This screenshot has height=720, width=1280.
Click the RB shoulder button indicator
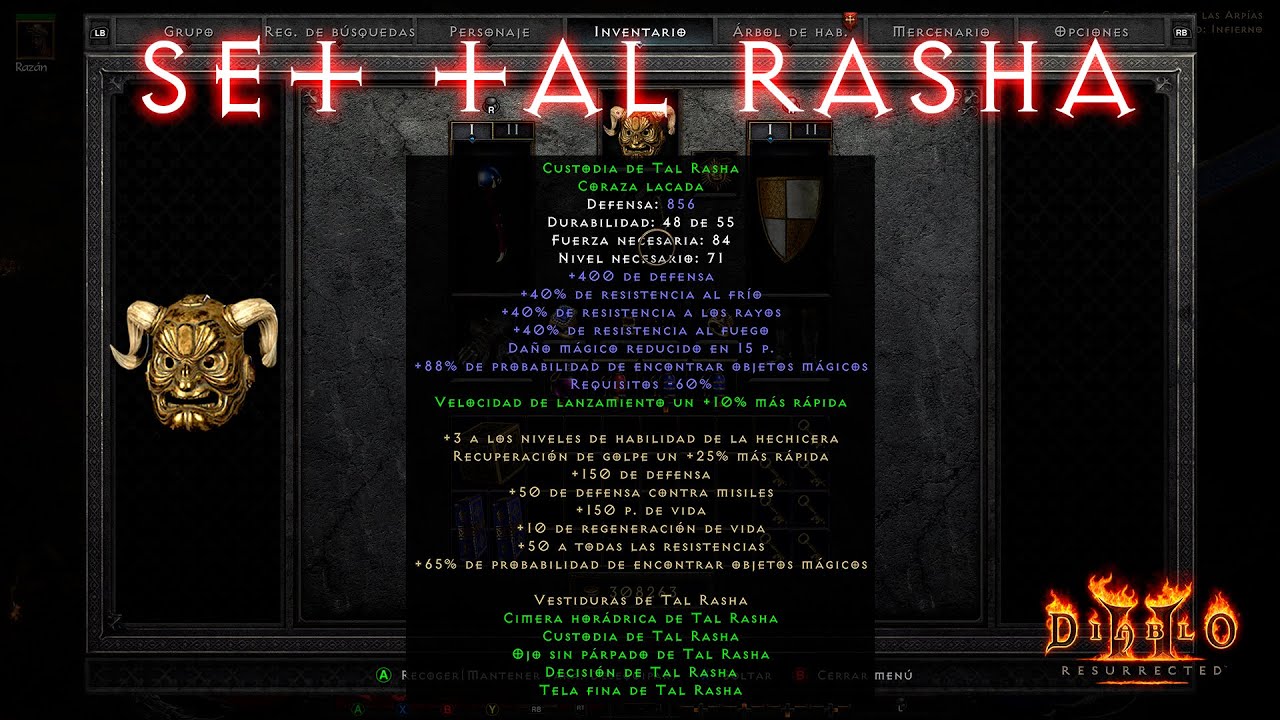point(1182,31)
